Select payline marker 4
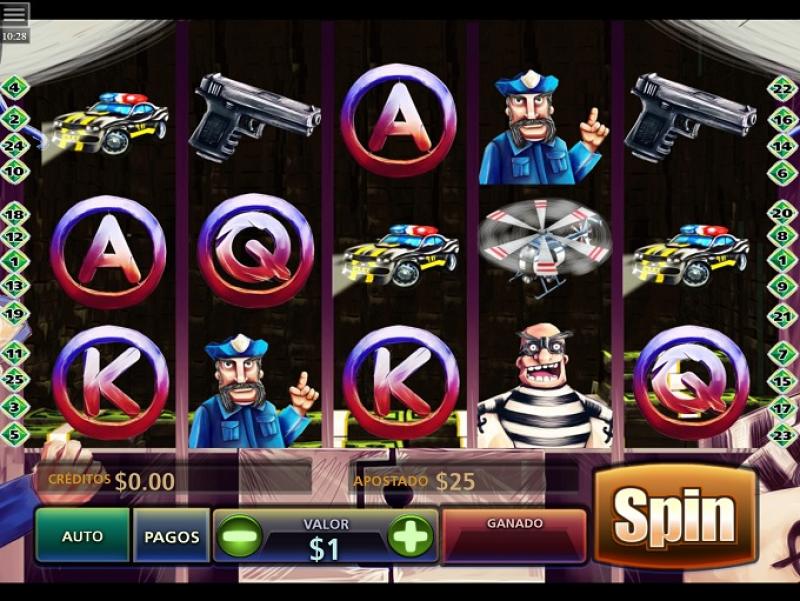Viewport: 800px width, 601px height. click(14, 88)
